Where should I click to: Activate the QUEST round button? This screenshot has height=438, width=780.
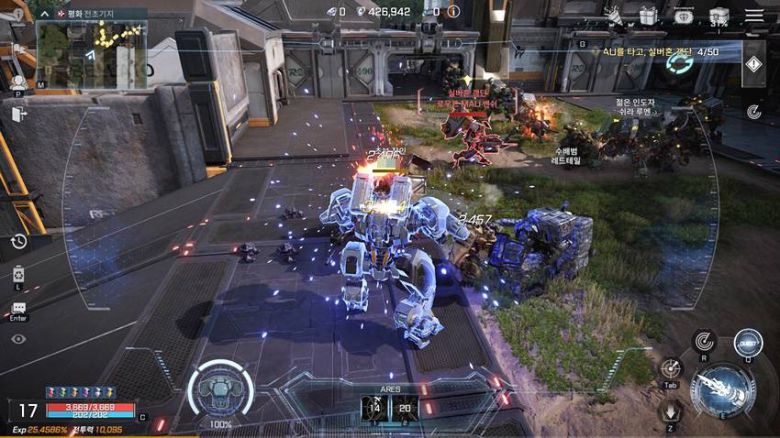[x=747, y=342]
